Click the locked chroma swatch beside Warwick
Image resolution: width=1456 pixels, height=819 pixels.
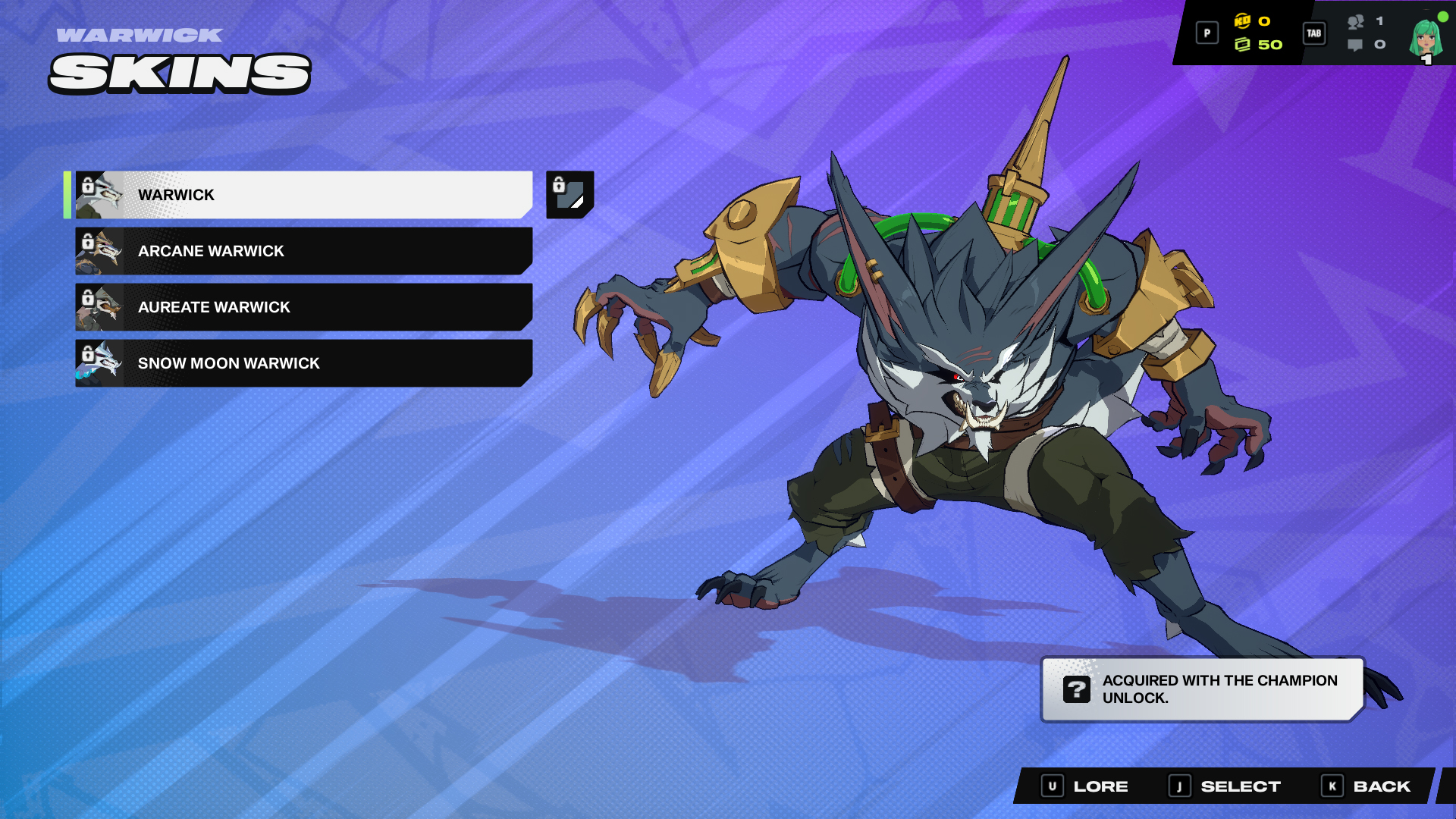(570, 195)
